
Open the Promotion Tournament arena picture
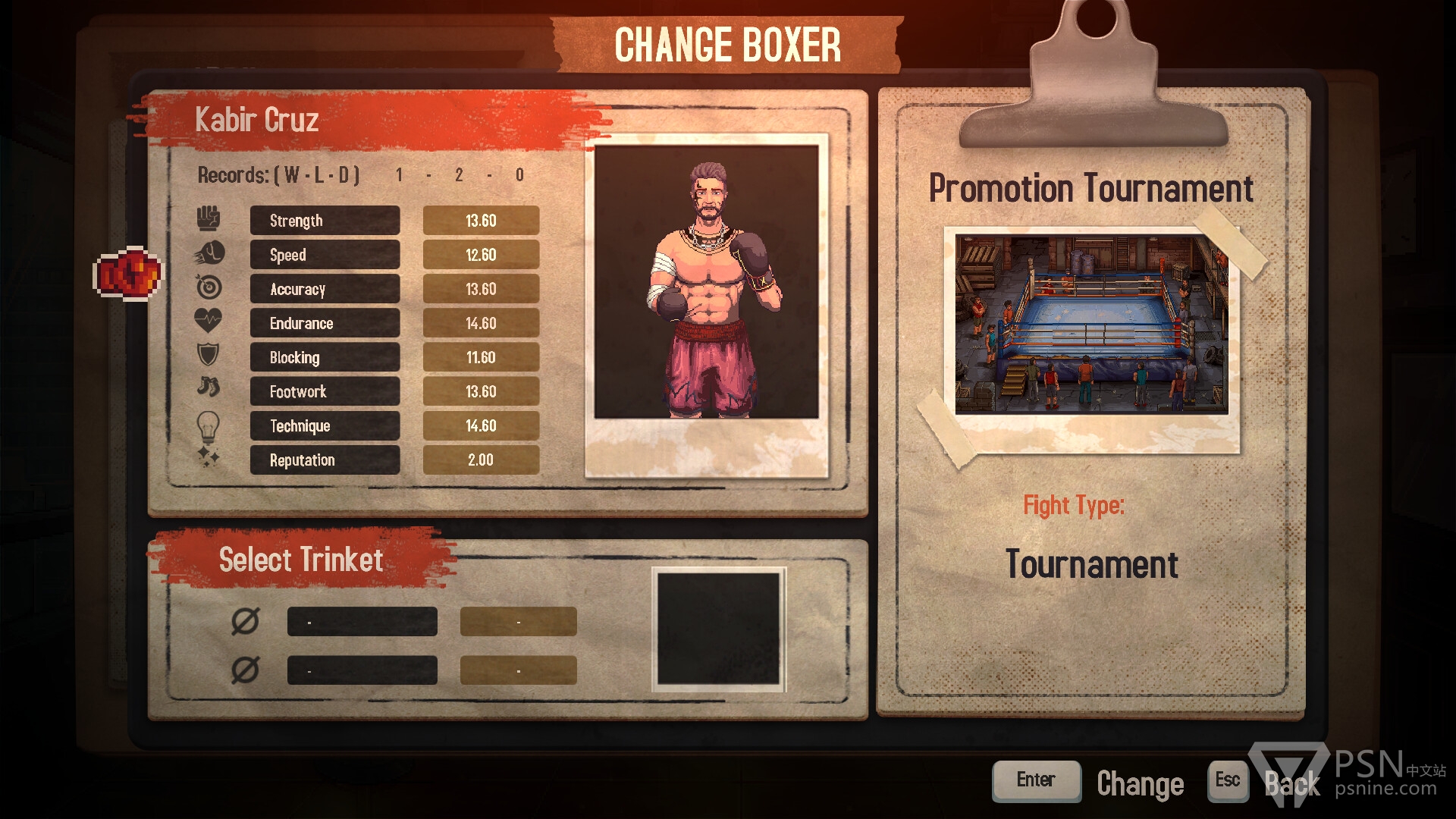point(1091,325)
